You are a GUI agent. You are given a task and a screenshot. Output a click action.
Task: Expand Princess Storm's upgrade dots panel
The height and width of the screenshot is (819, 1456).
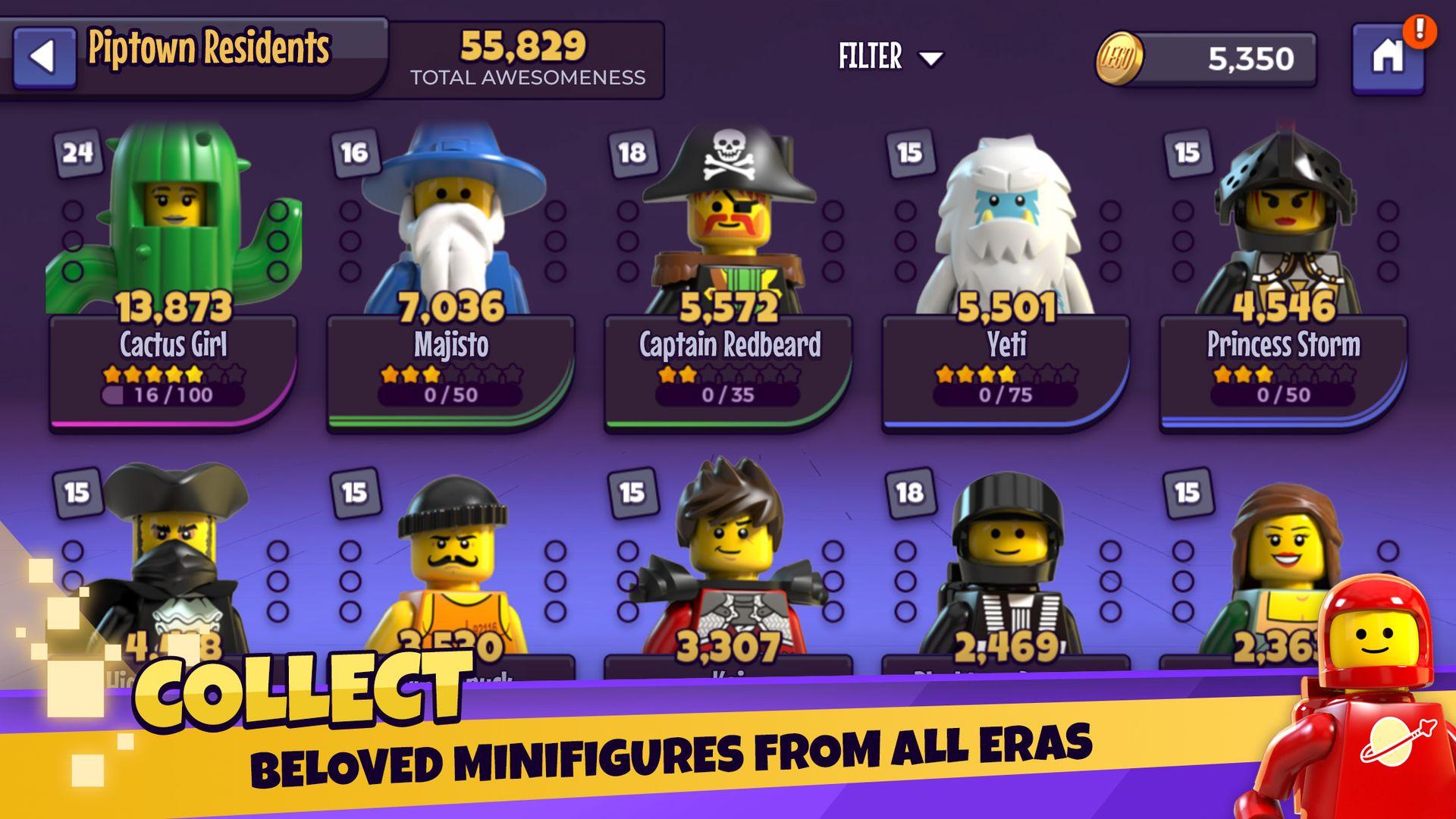(1183, 243)
